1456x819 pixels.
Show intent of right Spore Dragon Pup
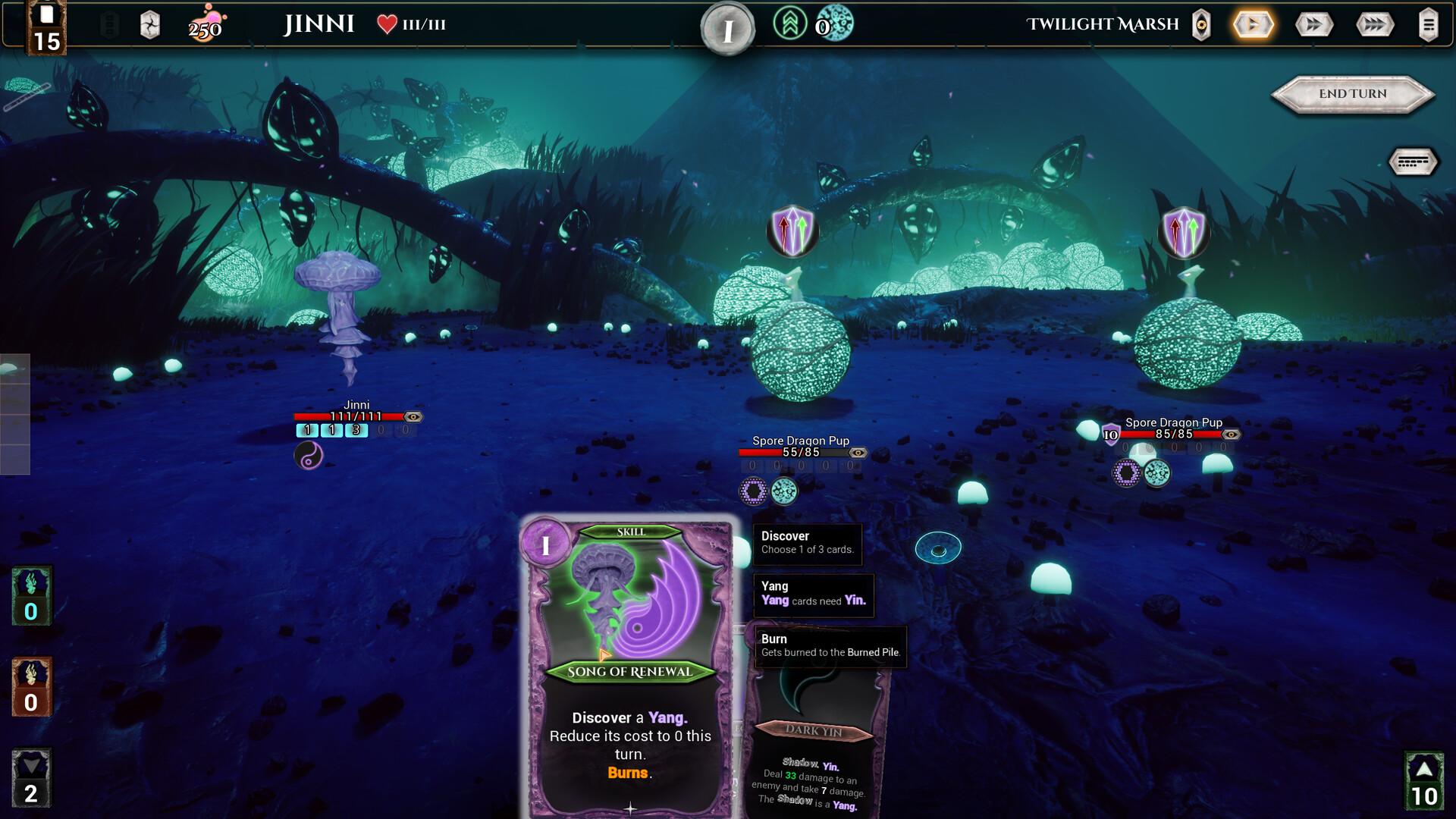coord(1183,230)
